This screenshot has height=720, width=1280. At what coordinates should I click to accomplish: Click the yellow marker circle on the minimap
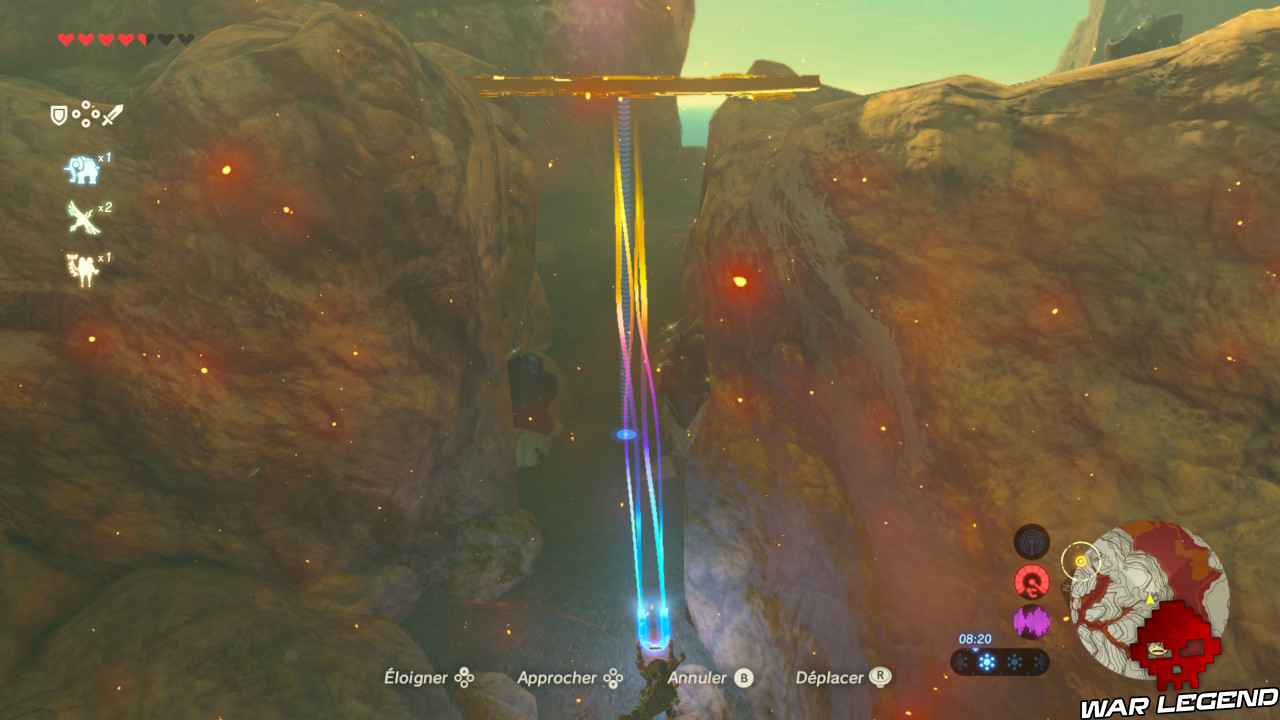[x=1080, y=560]
